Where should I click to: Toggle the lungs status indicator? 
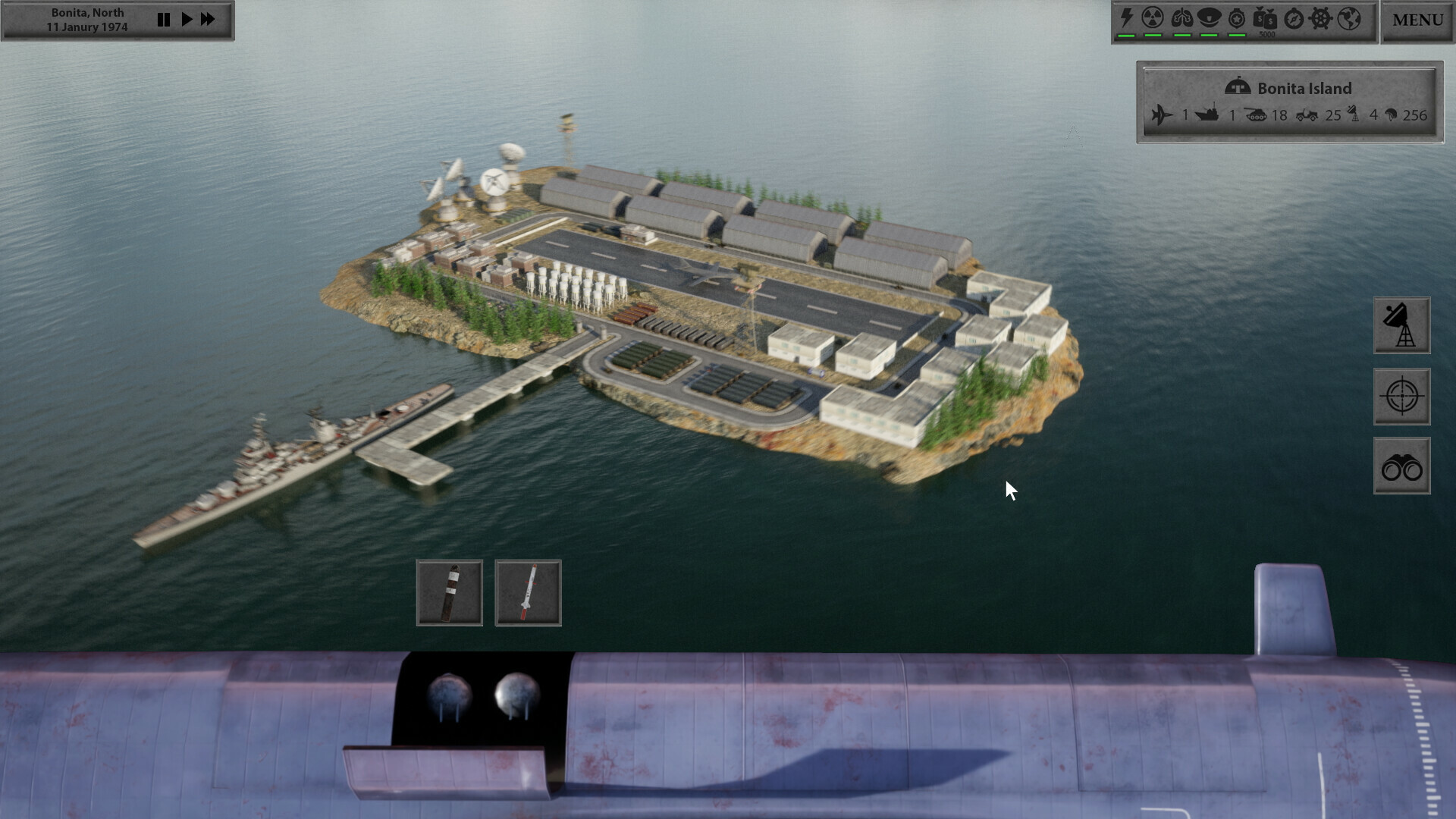(x=1182, y=17)
